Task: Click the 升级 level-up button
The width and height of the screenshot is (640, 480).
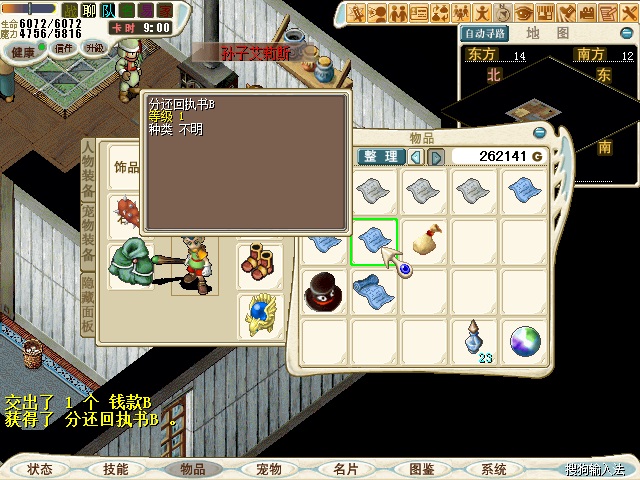Action: (95, 48)
